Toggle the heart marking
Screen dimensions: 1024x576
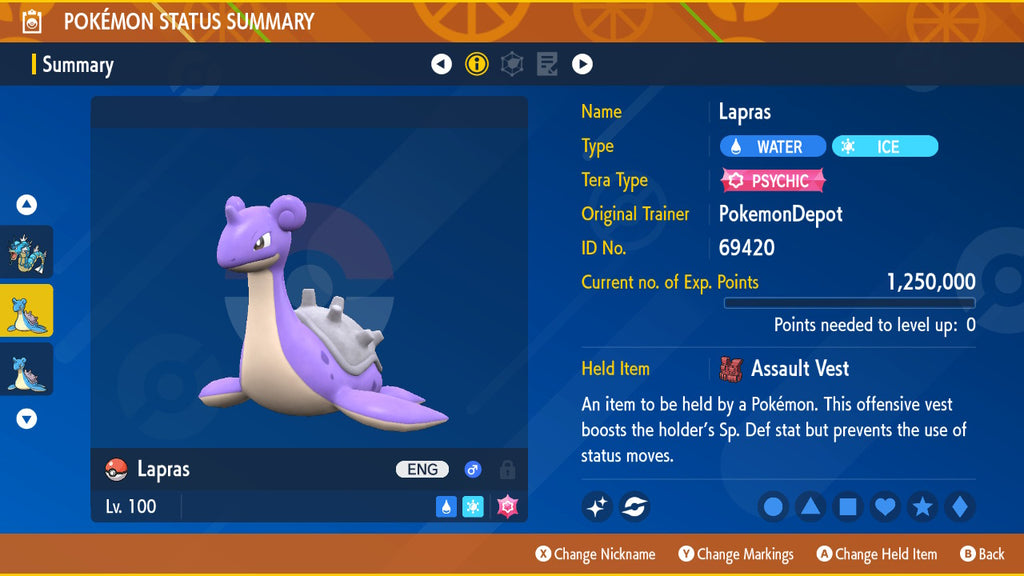click(x=885, y=507)
